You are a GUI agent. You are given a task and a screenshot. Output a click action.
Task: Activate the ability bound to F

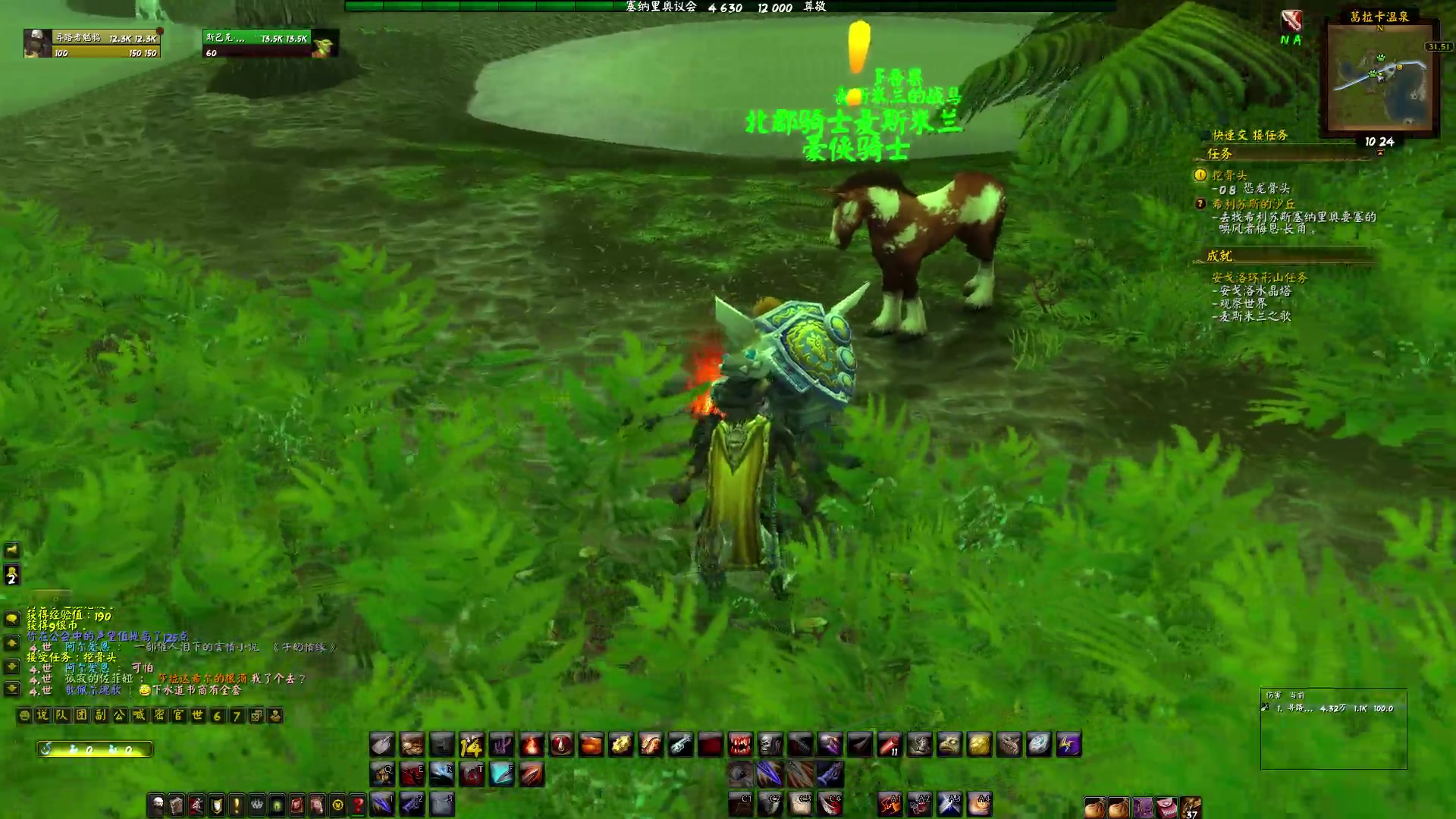pyautogui.click(x=501, y=773)
